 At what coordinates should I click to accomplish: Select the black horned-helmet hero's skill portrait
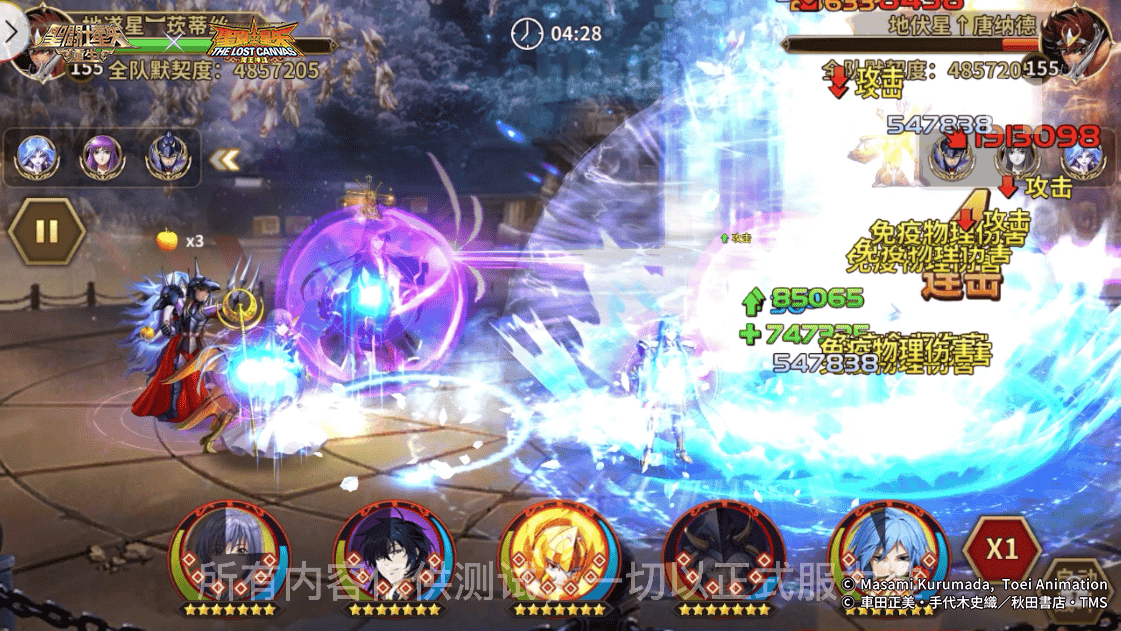[723, 553]
